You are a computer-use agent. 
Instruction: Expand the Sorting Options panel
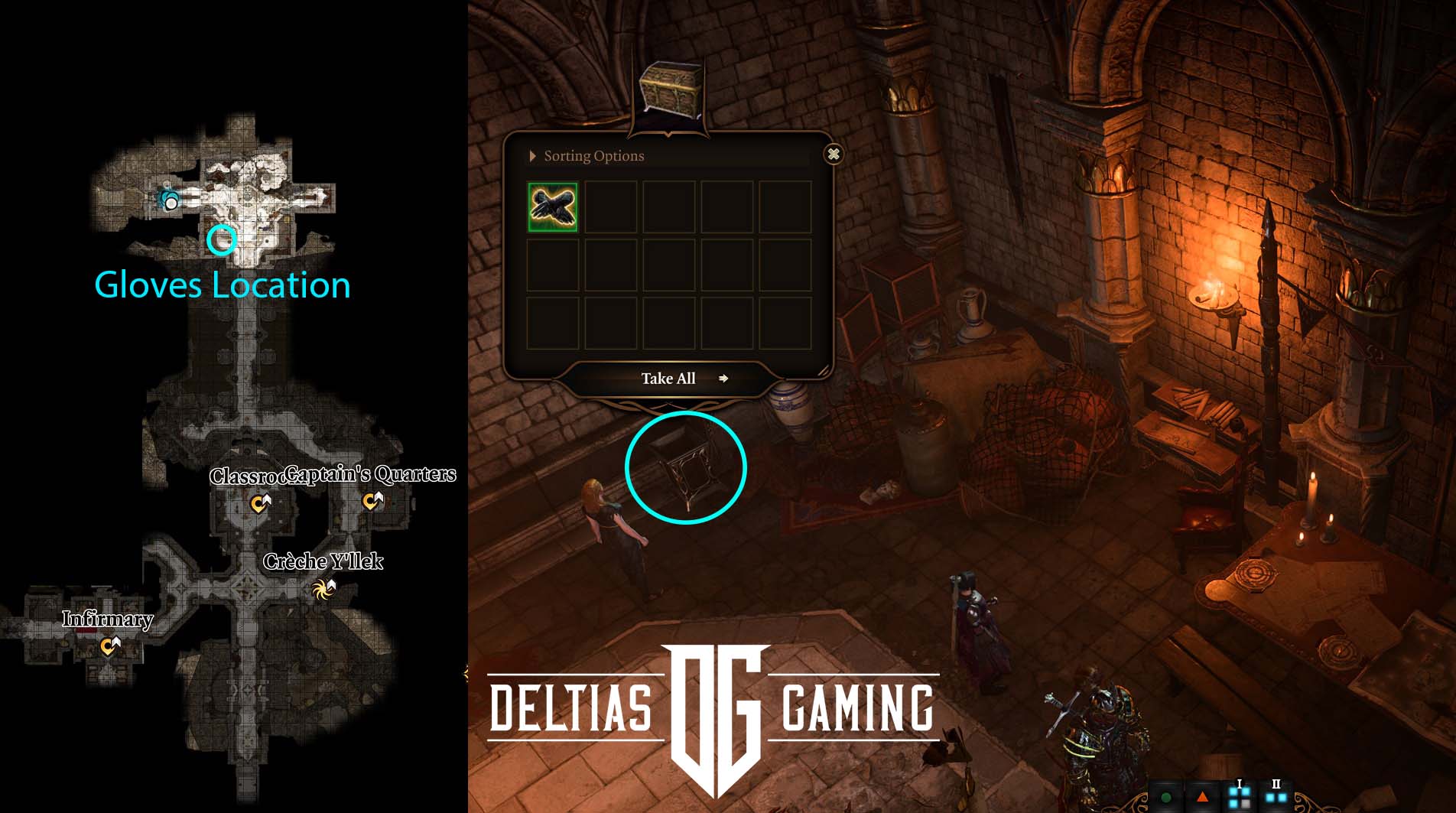tap(593, 155)
